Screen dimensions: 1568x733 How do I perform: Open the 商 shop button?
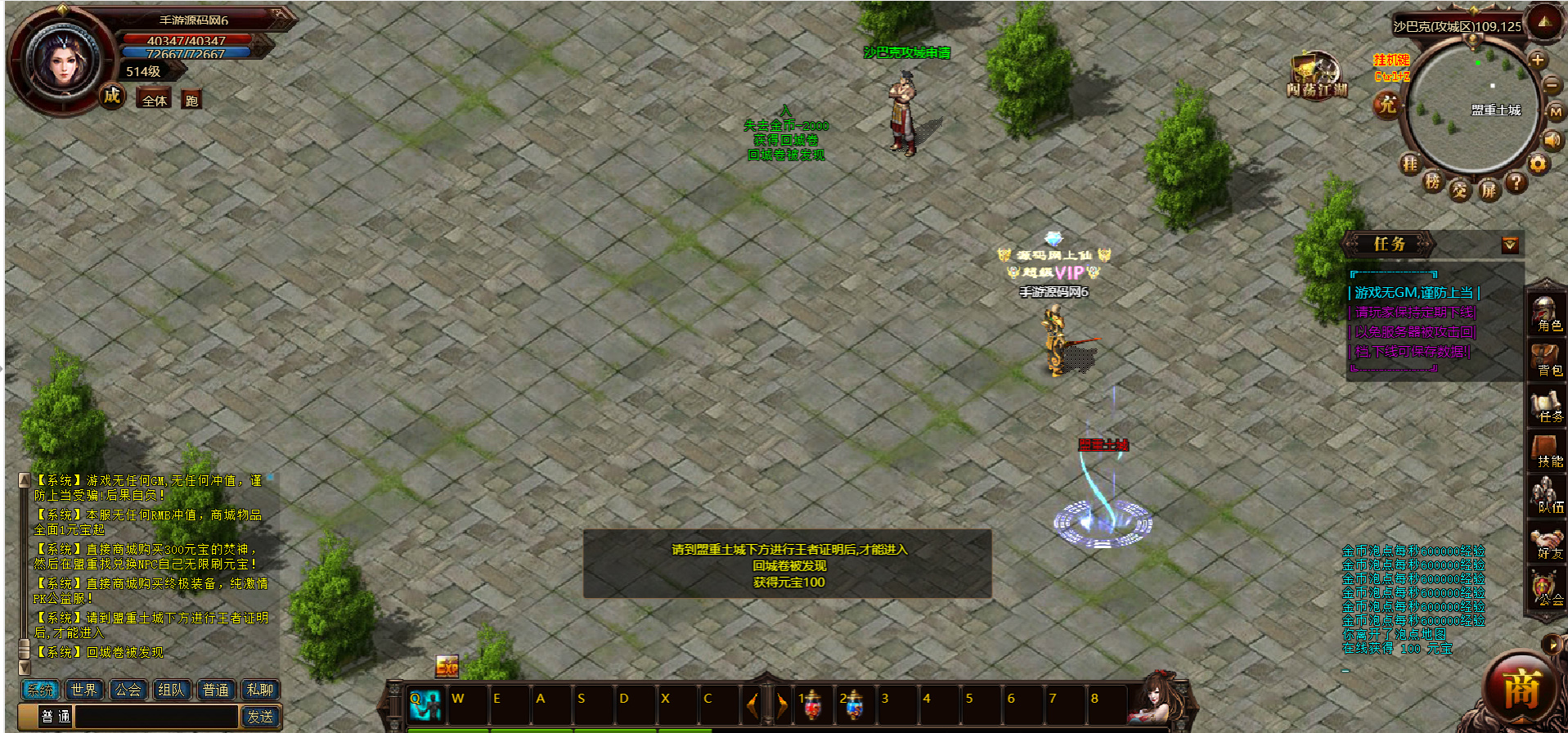tap(1521, 691)
